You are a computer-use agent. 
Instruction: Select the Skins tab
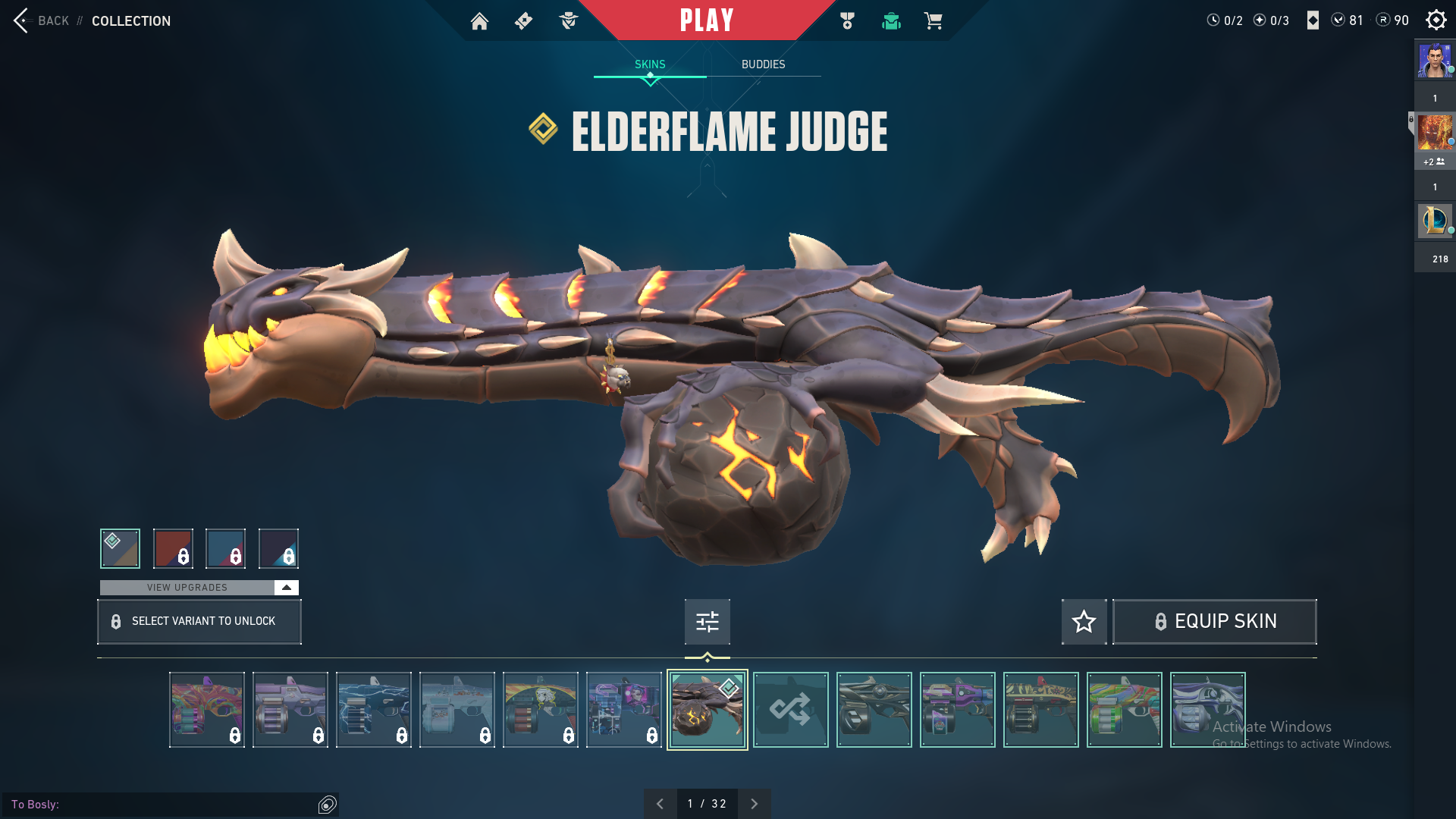click(650, 64)
